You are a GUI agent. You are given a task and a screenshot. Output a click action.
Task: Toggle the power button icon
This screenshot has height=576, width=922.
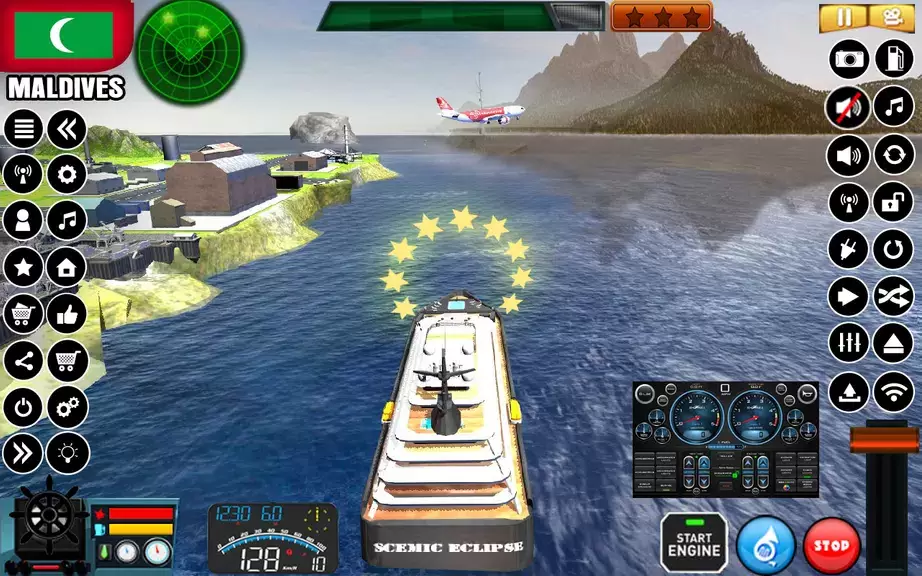click(x=24, y=407)
